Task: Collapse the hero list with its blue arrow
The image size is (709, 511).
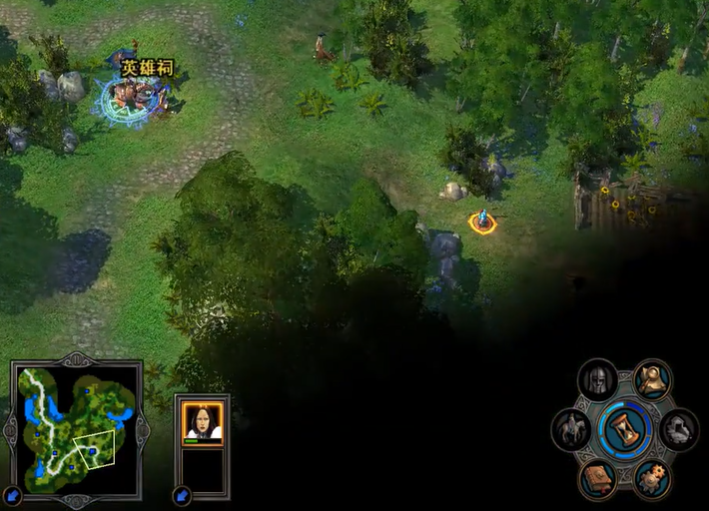Action: coord(183,494)
